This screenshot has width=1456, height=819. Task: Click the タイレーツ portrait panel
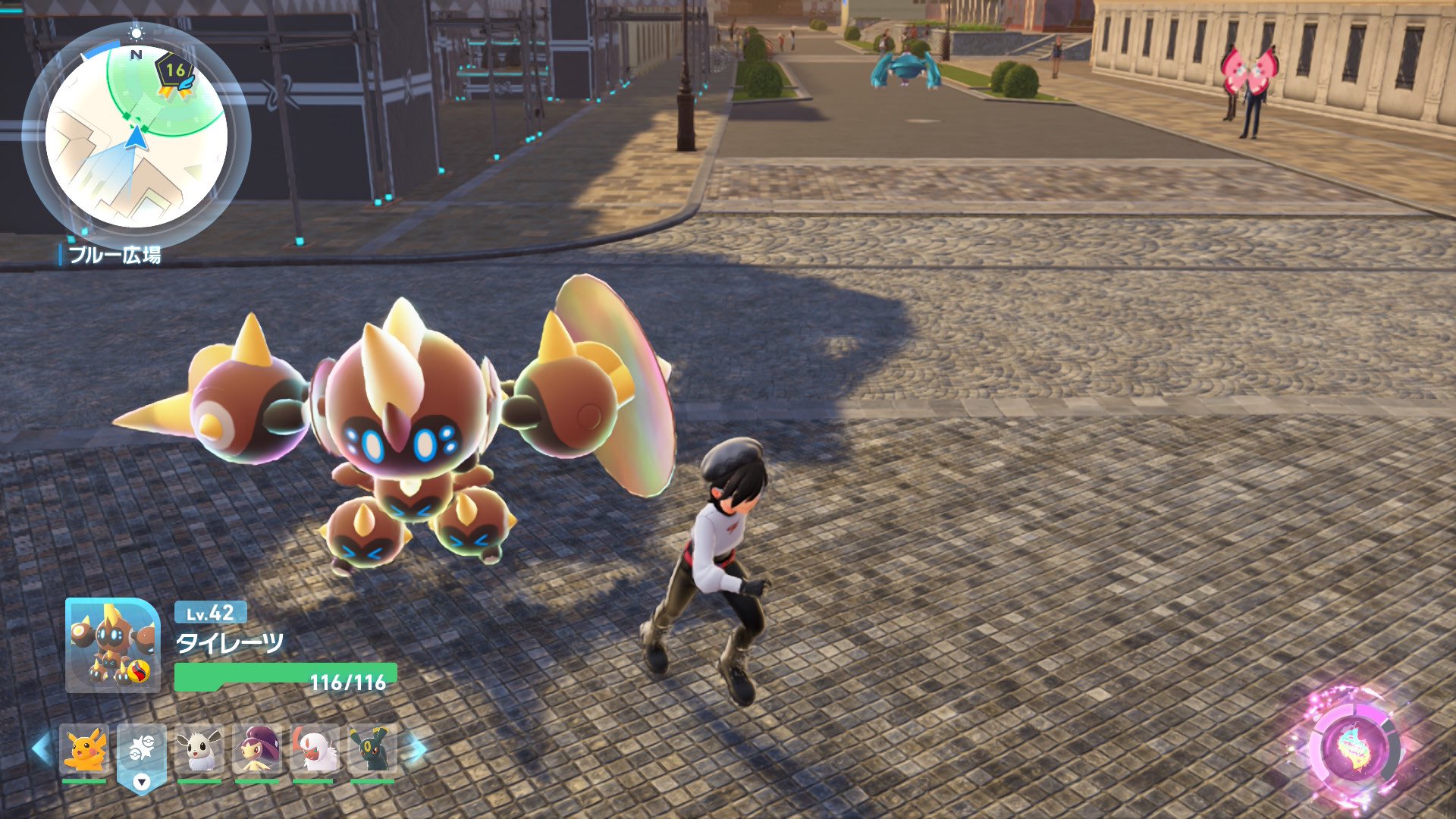point(113,645)
